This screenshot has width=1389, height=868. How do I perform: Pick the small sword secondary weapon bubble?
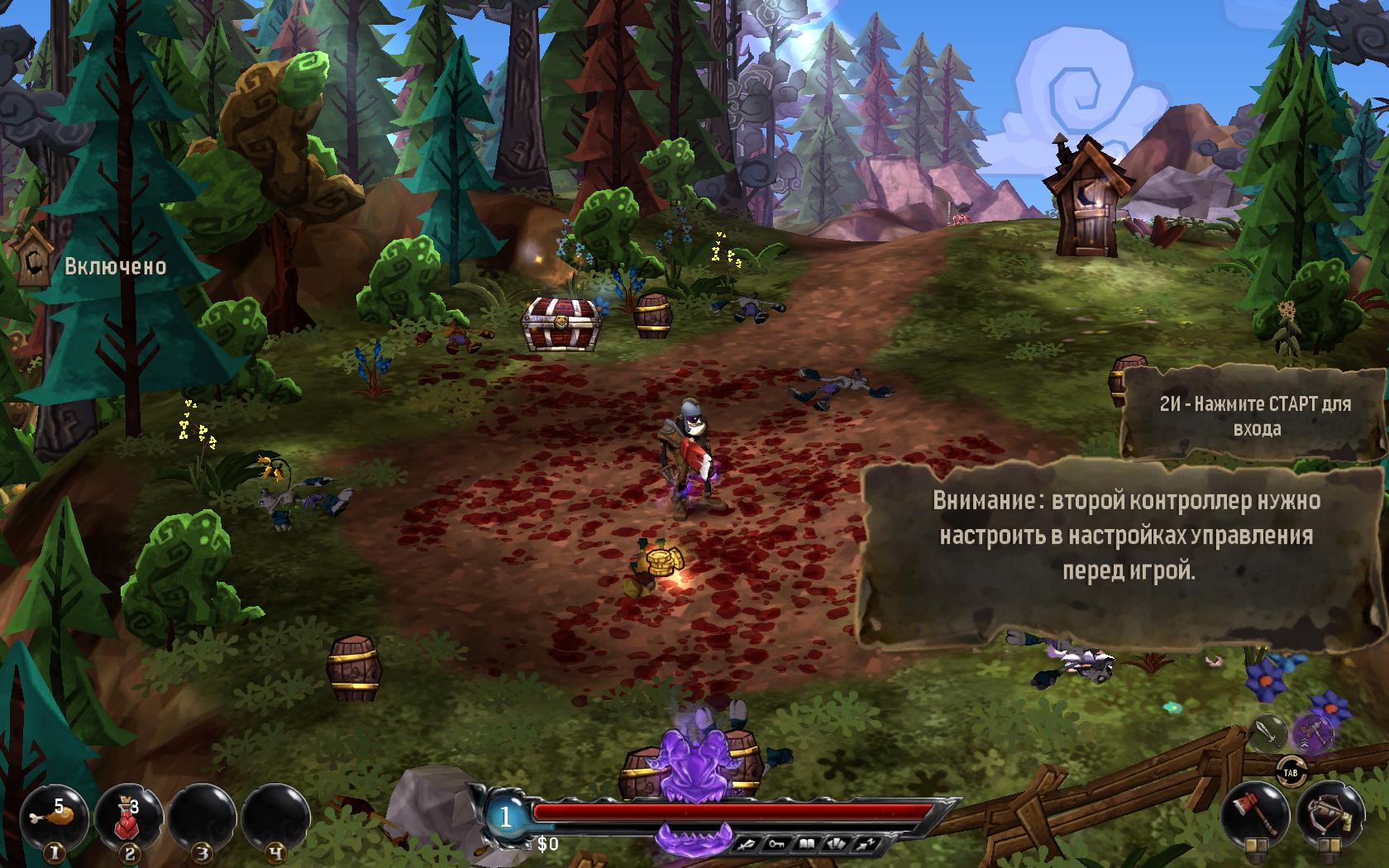coord(1267,731)
